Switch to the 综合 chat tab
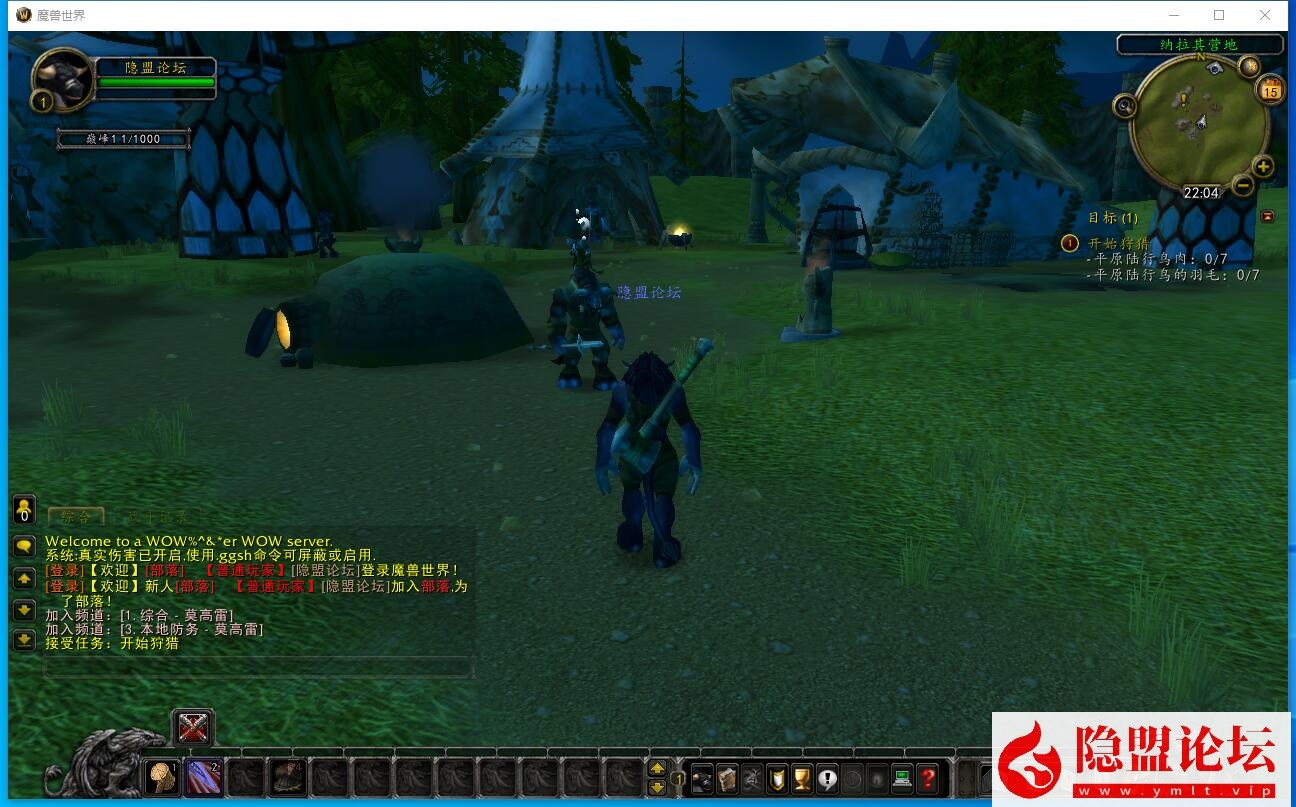This screenshot has height=807, width=1296. coord(75,516)
